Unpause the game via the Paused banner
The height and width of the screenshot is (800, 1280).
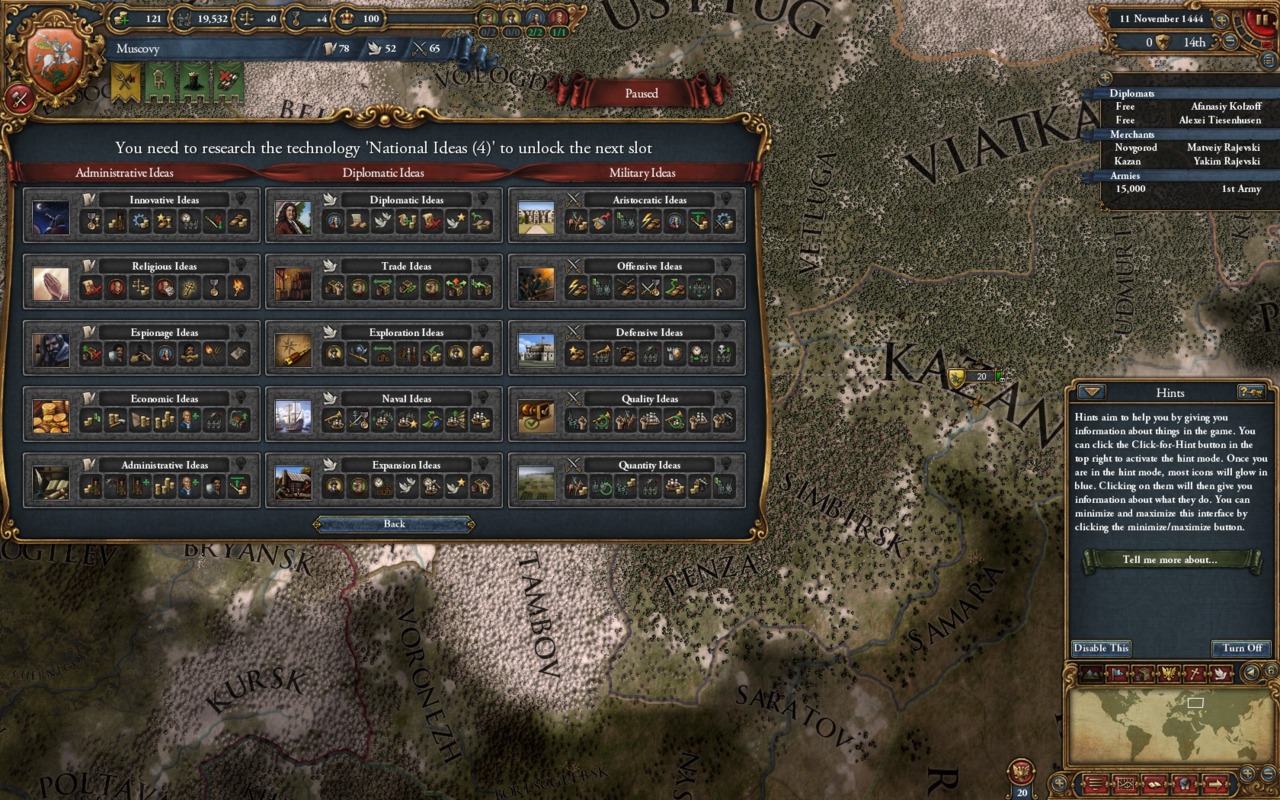coord(640,93)
